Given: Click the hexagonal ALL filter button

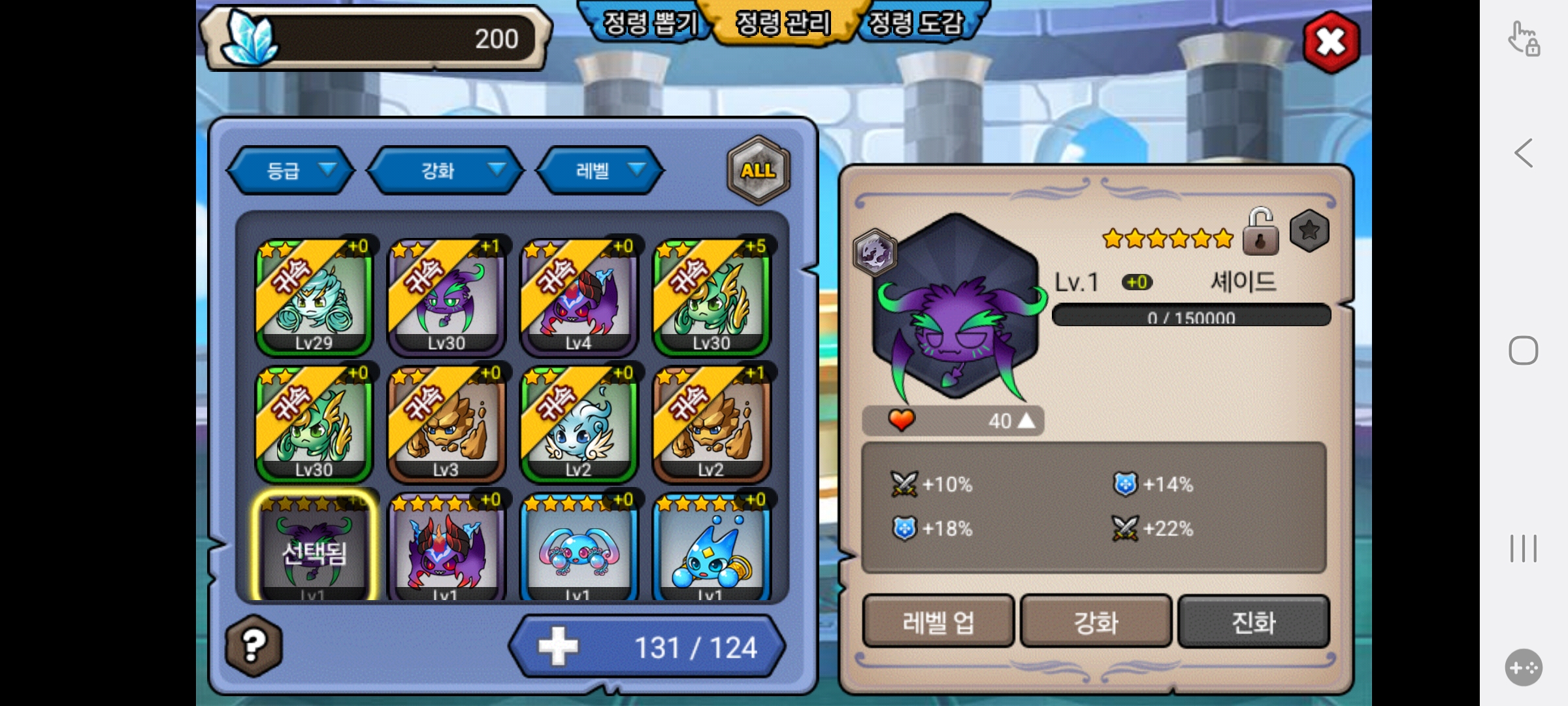Looking at the screenshot, I should pos(758,171).
